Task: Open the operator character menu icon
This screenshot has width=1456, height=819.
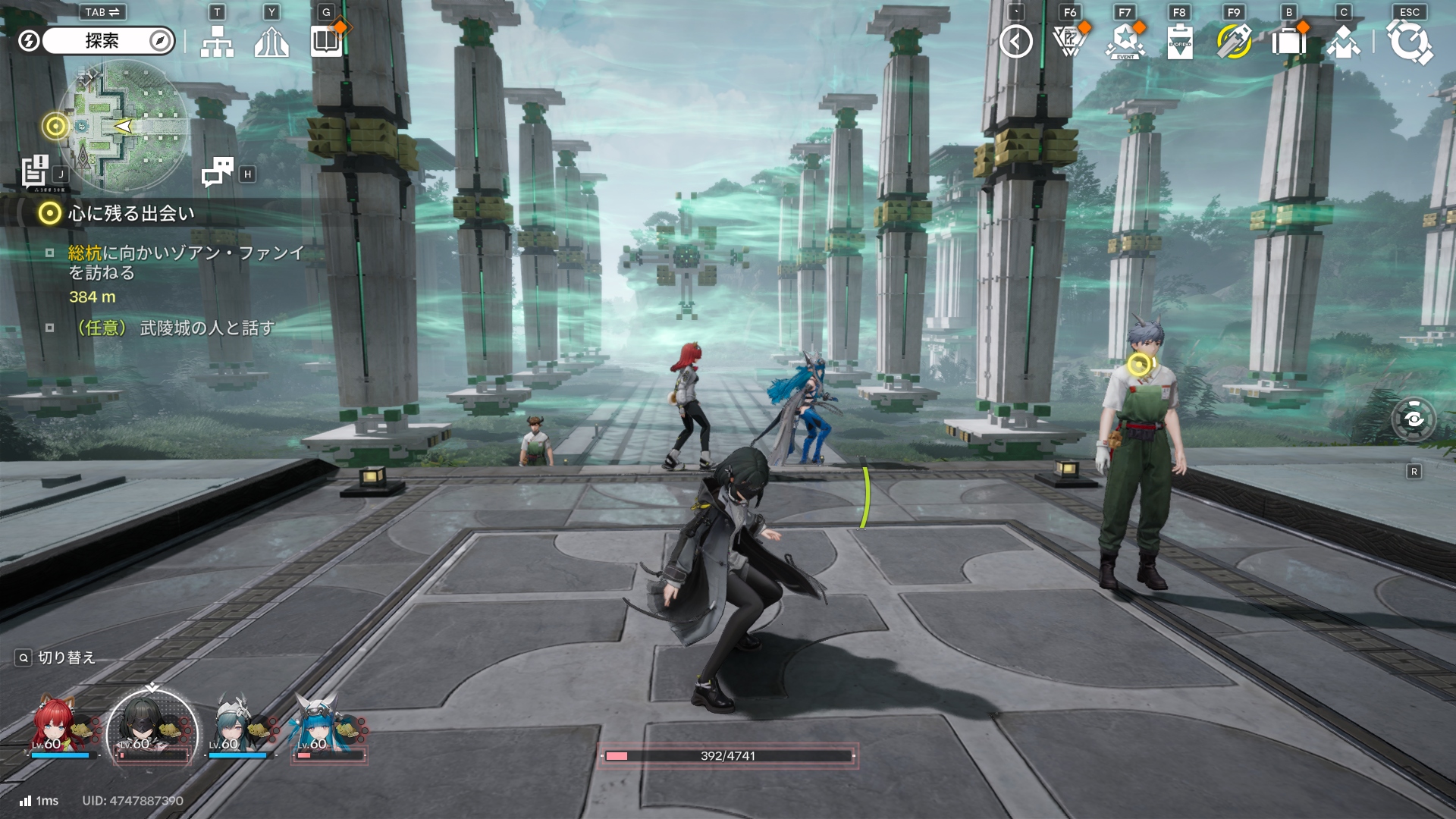Action: click(1343, 42)
